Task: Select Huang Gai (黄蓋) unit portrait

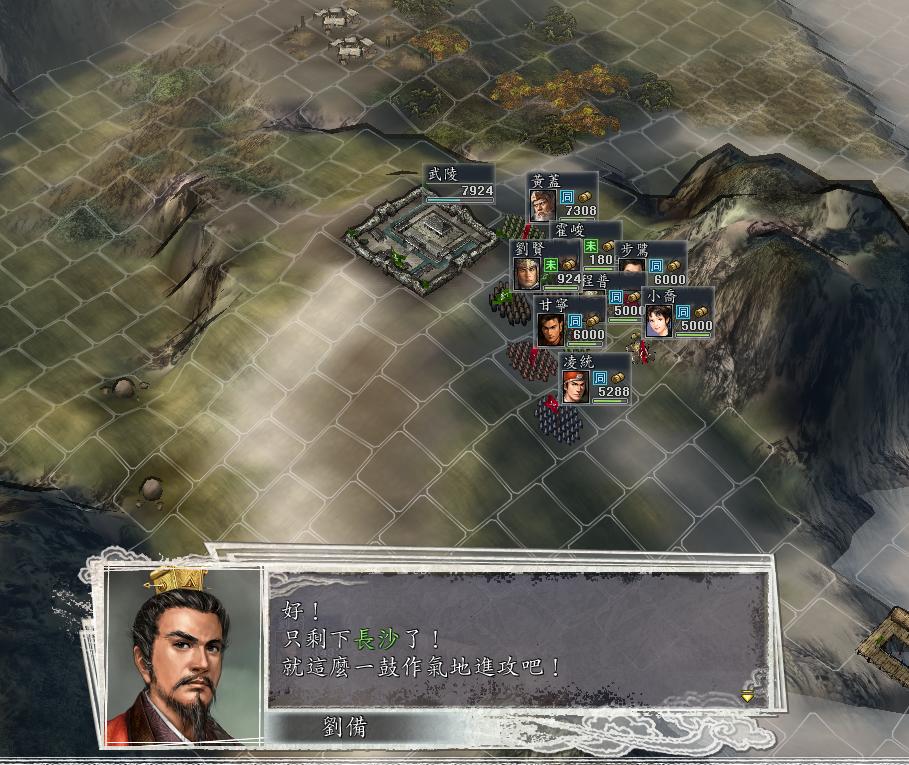Action: point(542,205)
